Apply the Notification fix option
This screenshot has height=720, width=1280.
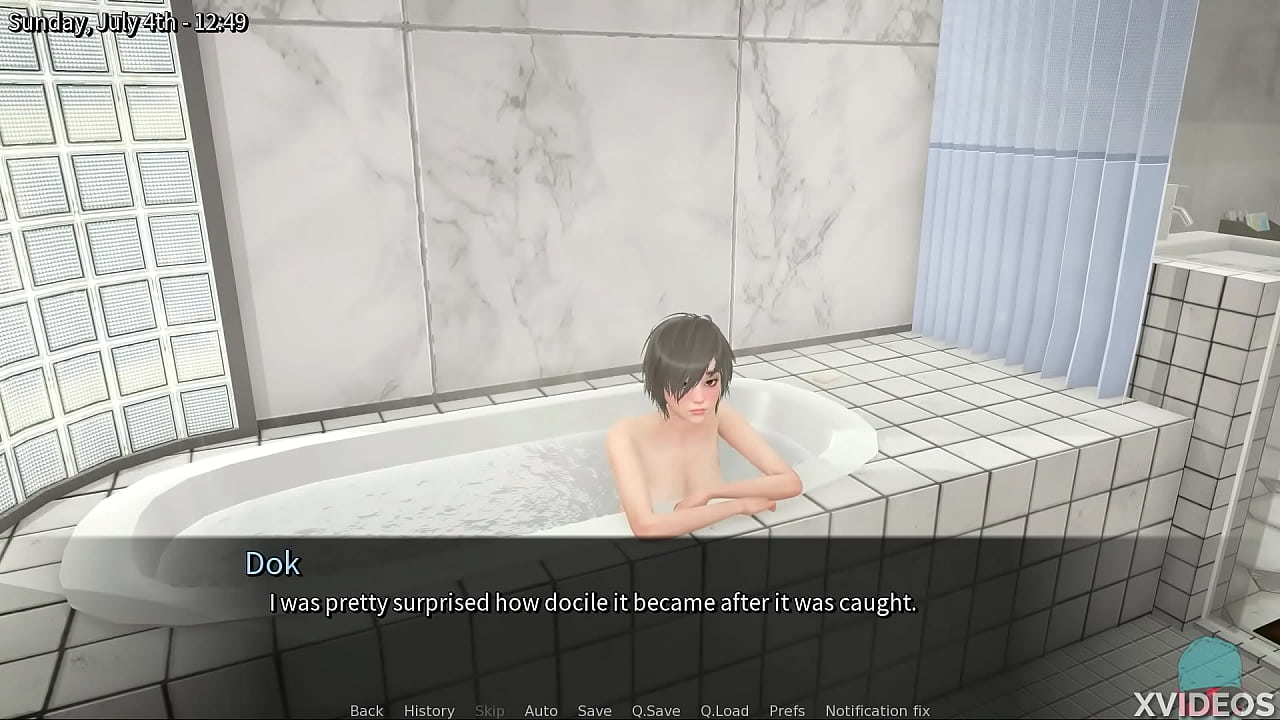pos(877,710)
